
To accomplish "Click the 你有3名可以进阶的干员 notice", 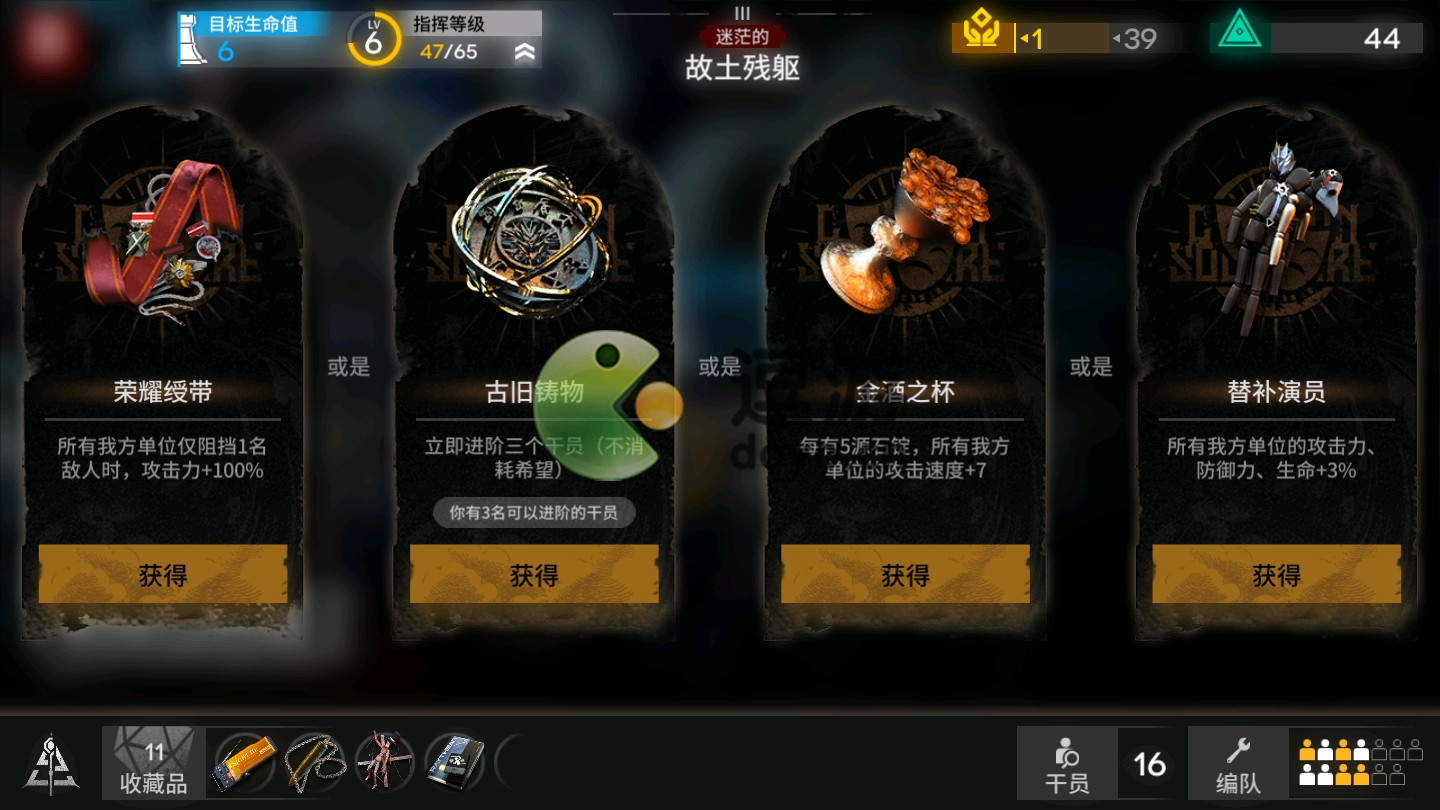I will pyautogui.click(x=534, y=512).
